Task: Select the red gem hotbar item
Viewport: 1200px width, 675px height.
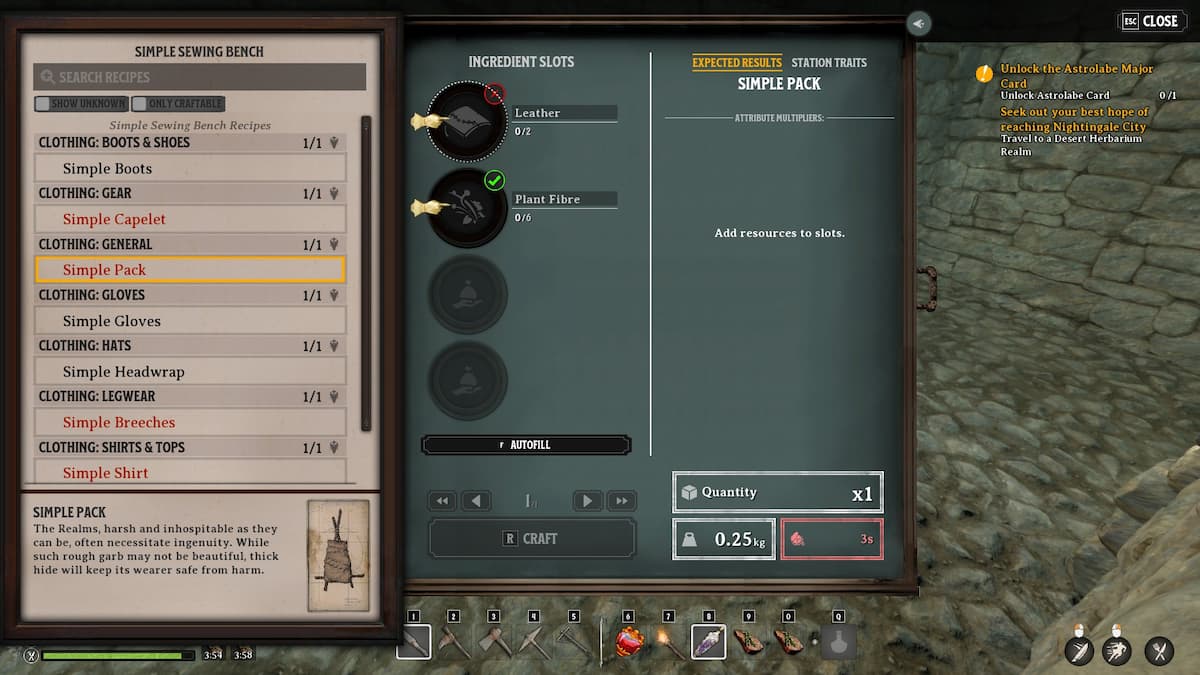Action: tap(629, 641)
